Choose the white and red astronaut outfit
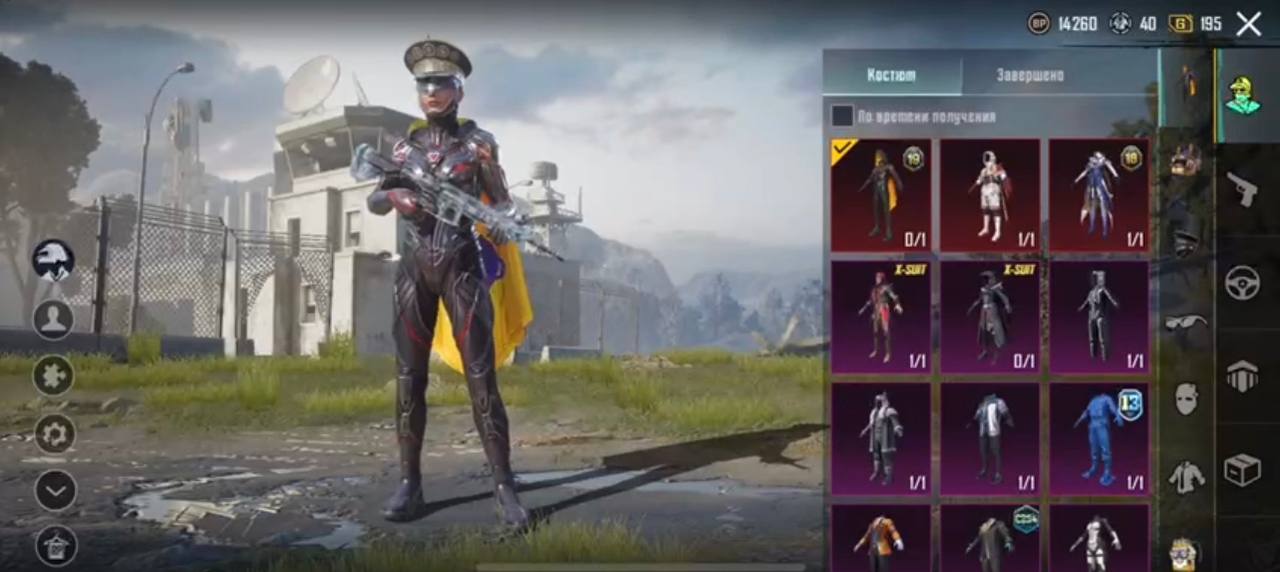 990,194
